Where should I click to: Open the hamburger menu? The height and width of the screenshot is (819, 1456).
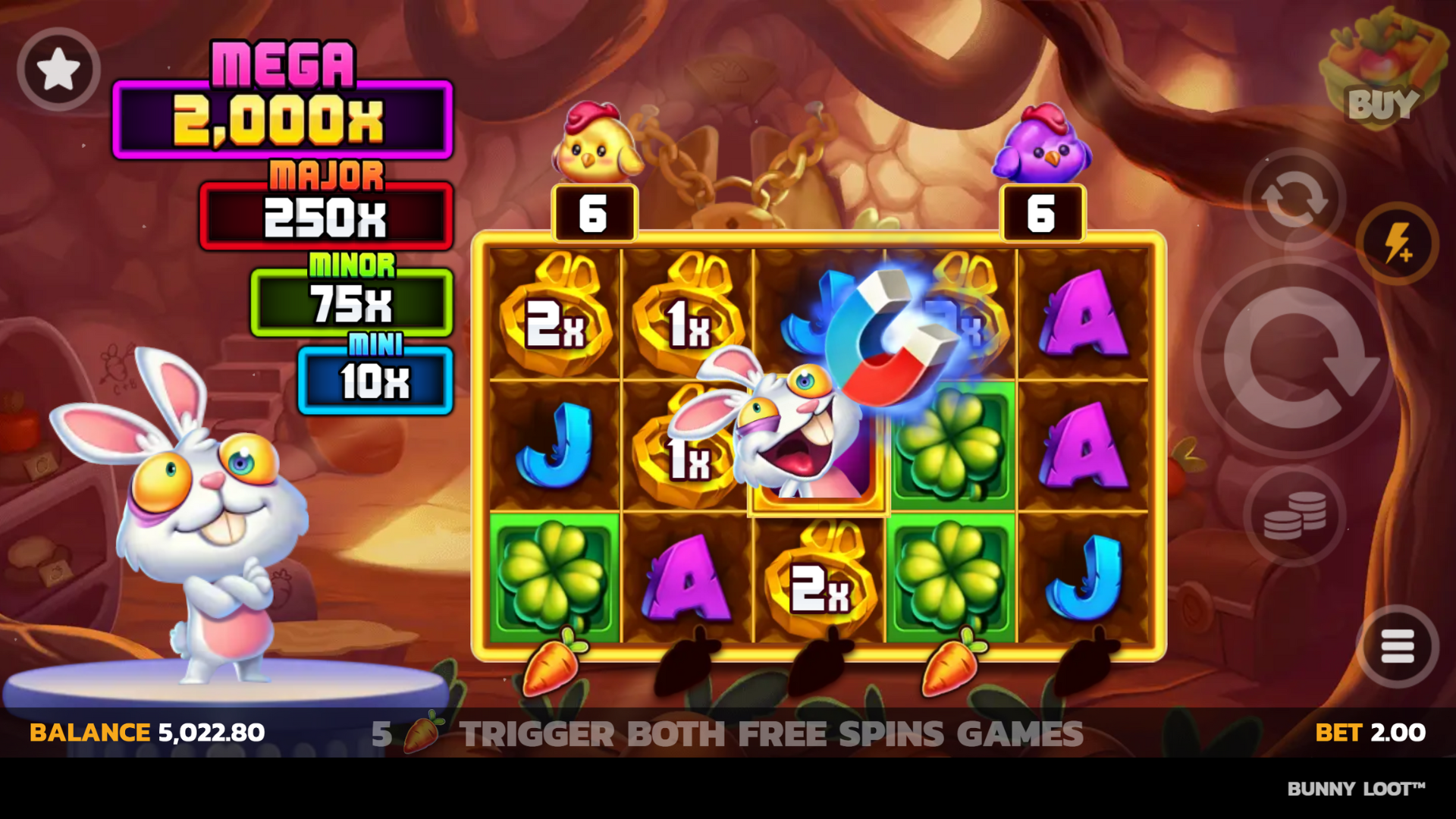coord(1397,646)
